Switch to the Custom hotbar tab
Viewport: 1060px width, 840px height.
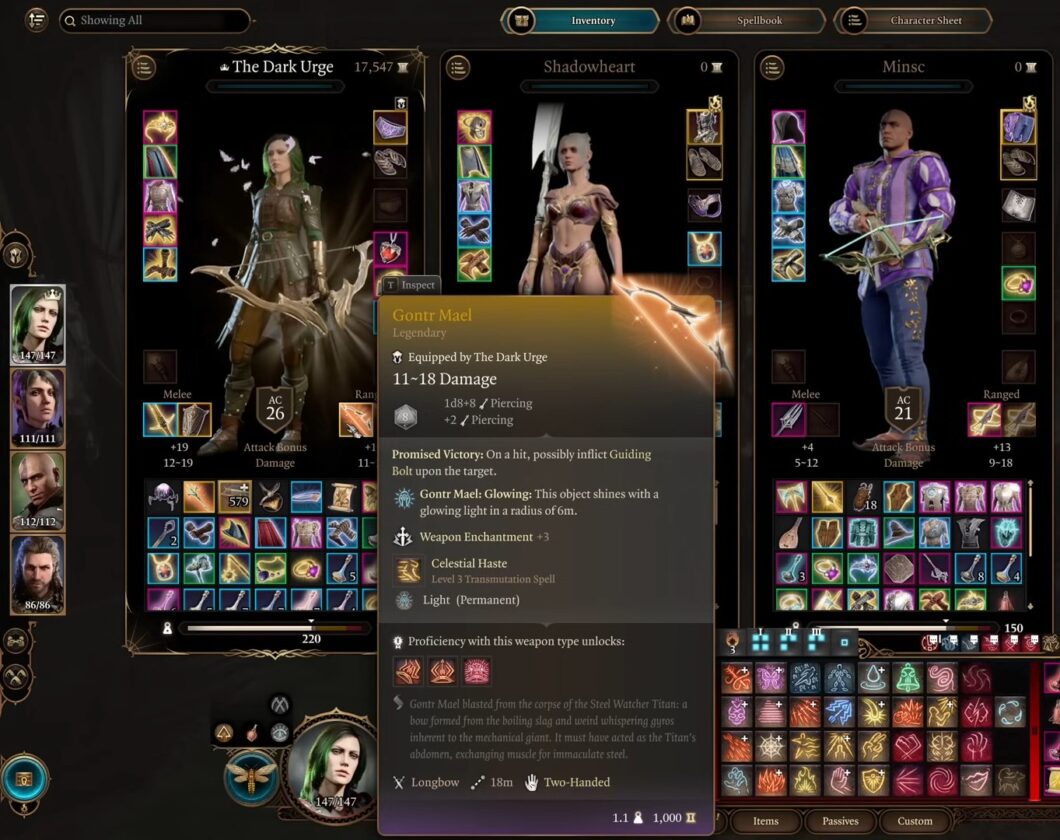pyautogui.click(x=914, y=821)
